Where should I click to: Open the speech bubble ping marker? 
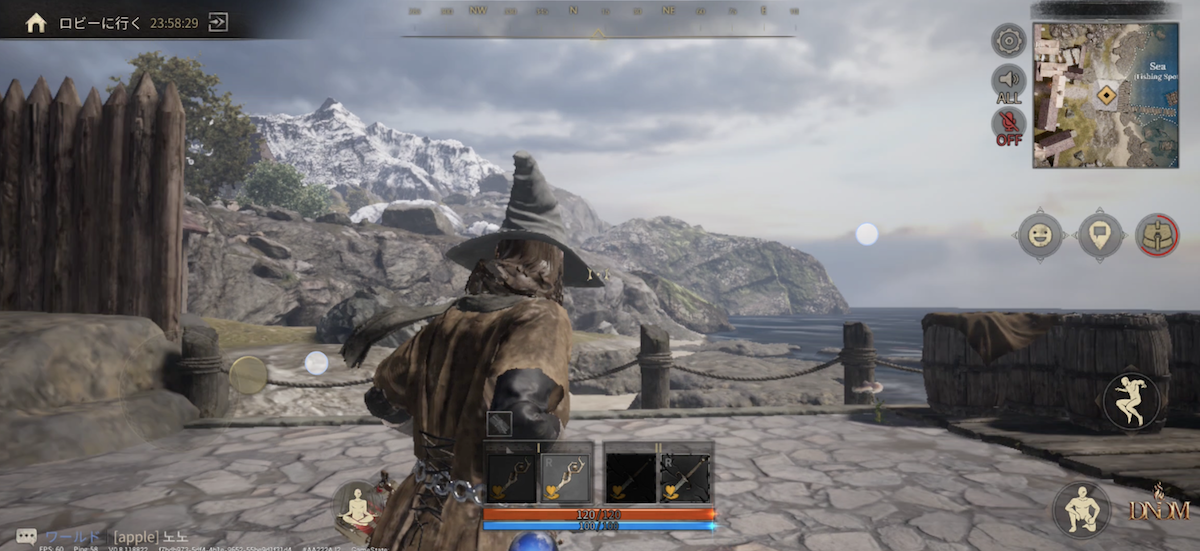(1098, 235)
